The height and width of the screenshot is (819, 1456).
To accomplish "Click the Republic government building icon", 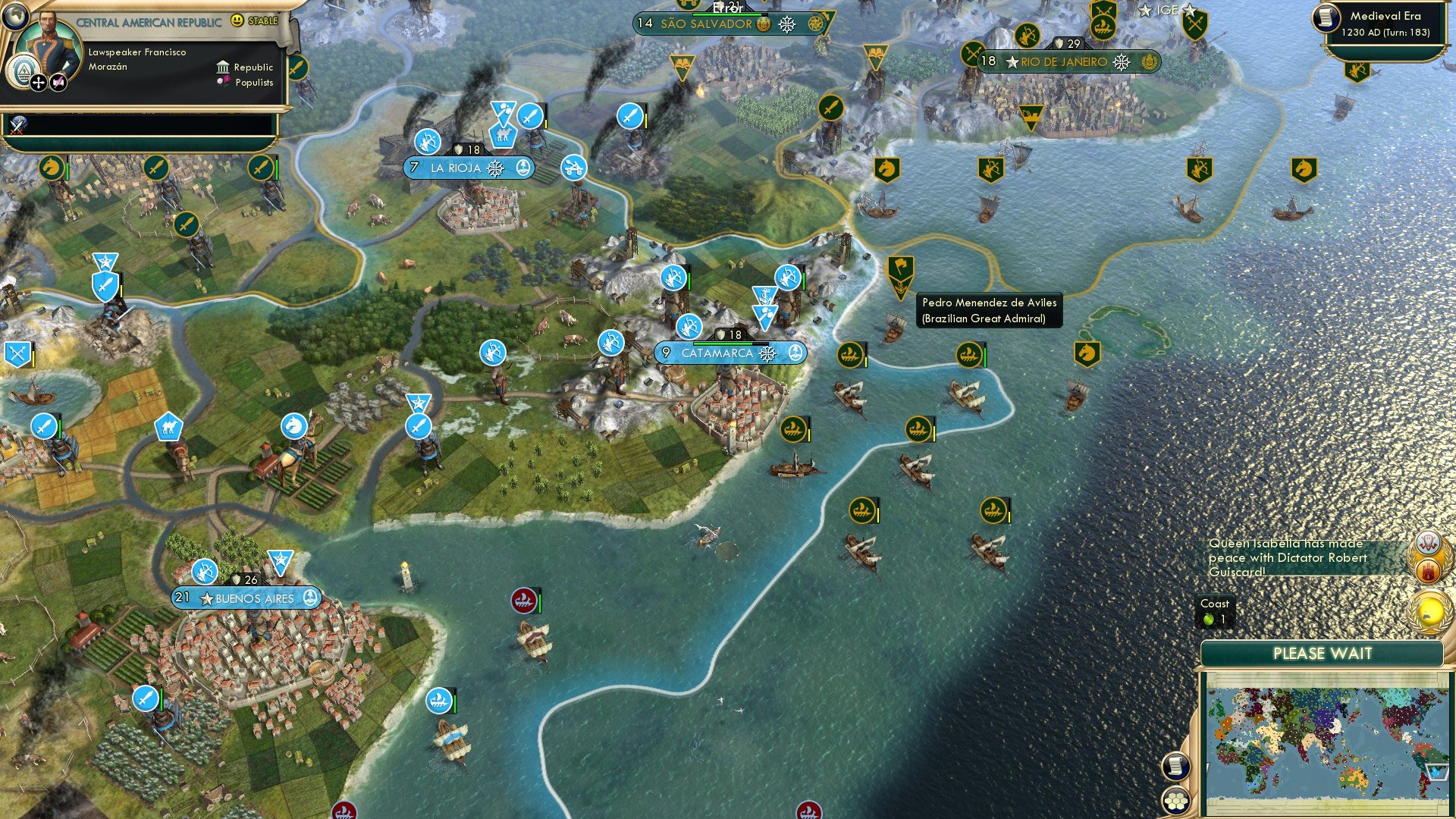I will point(223,67).
